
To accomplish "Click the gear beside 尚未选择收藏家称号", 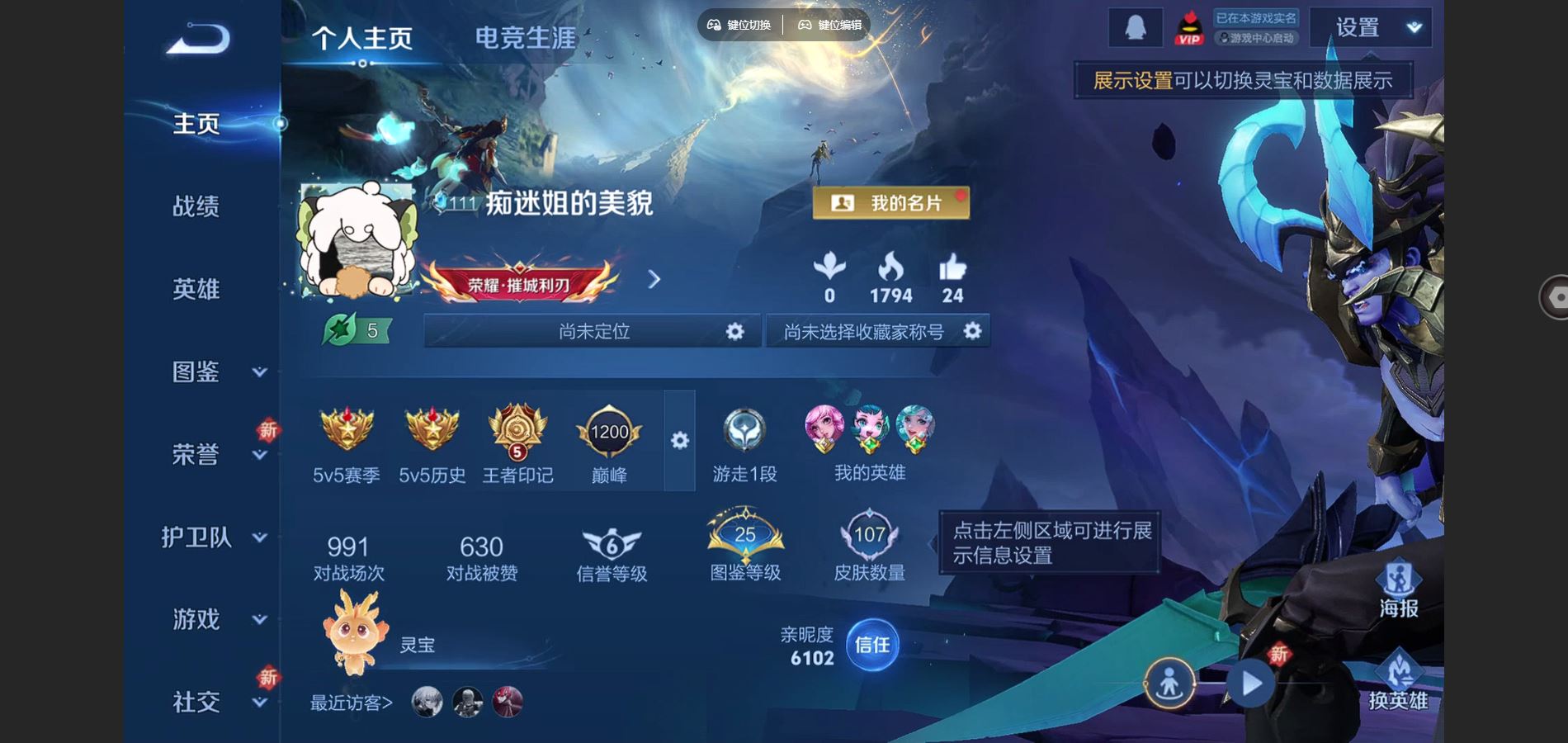I will [x=972, y=331].
